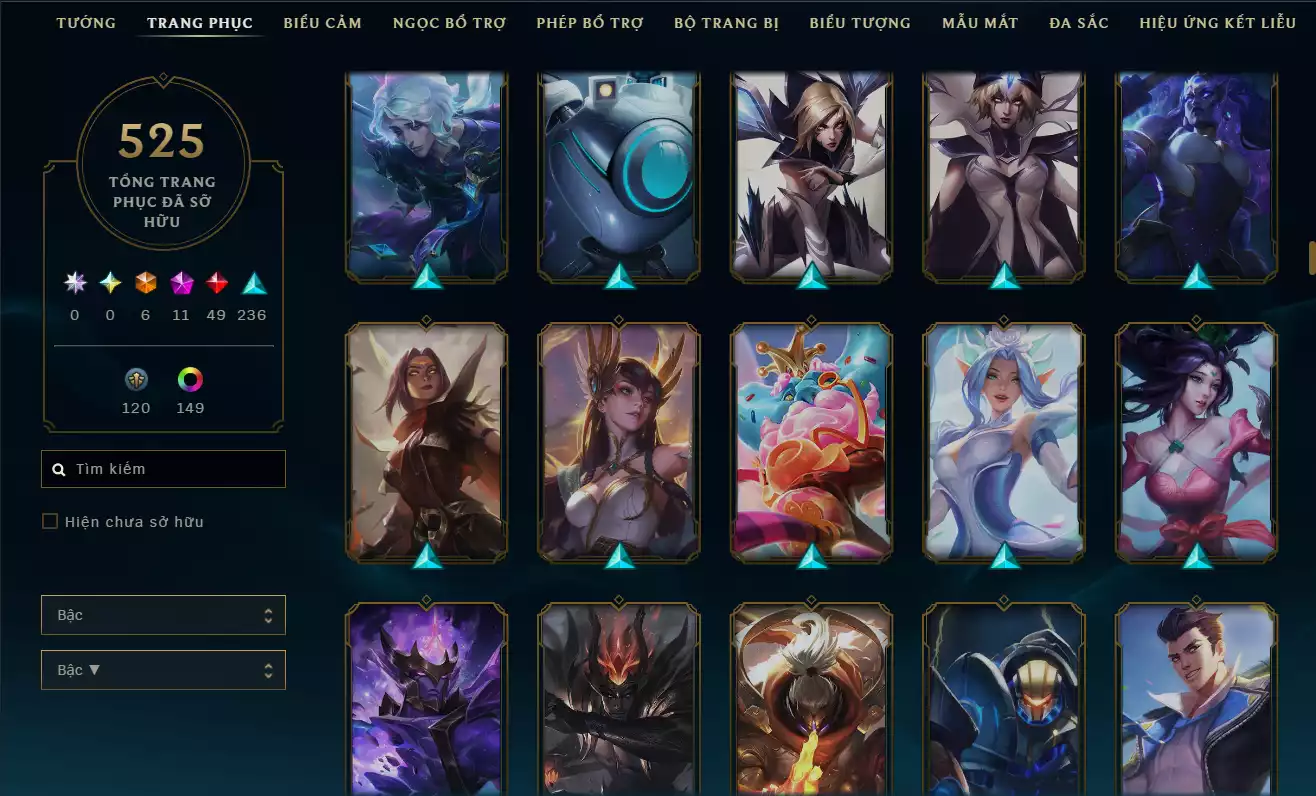This screenshot has width=1316, height=796.
Task: Switch to the TƯỚNG tab
Action: 86,22
